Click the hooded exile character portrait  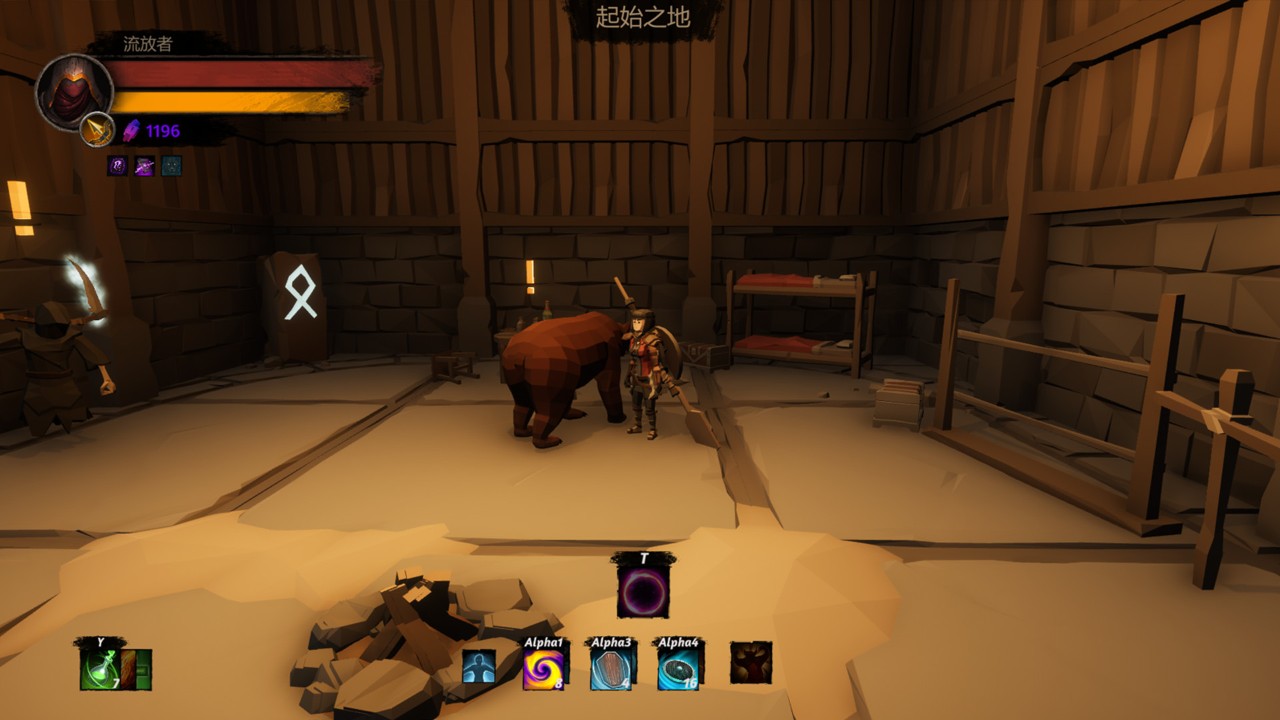(74, 92)
